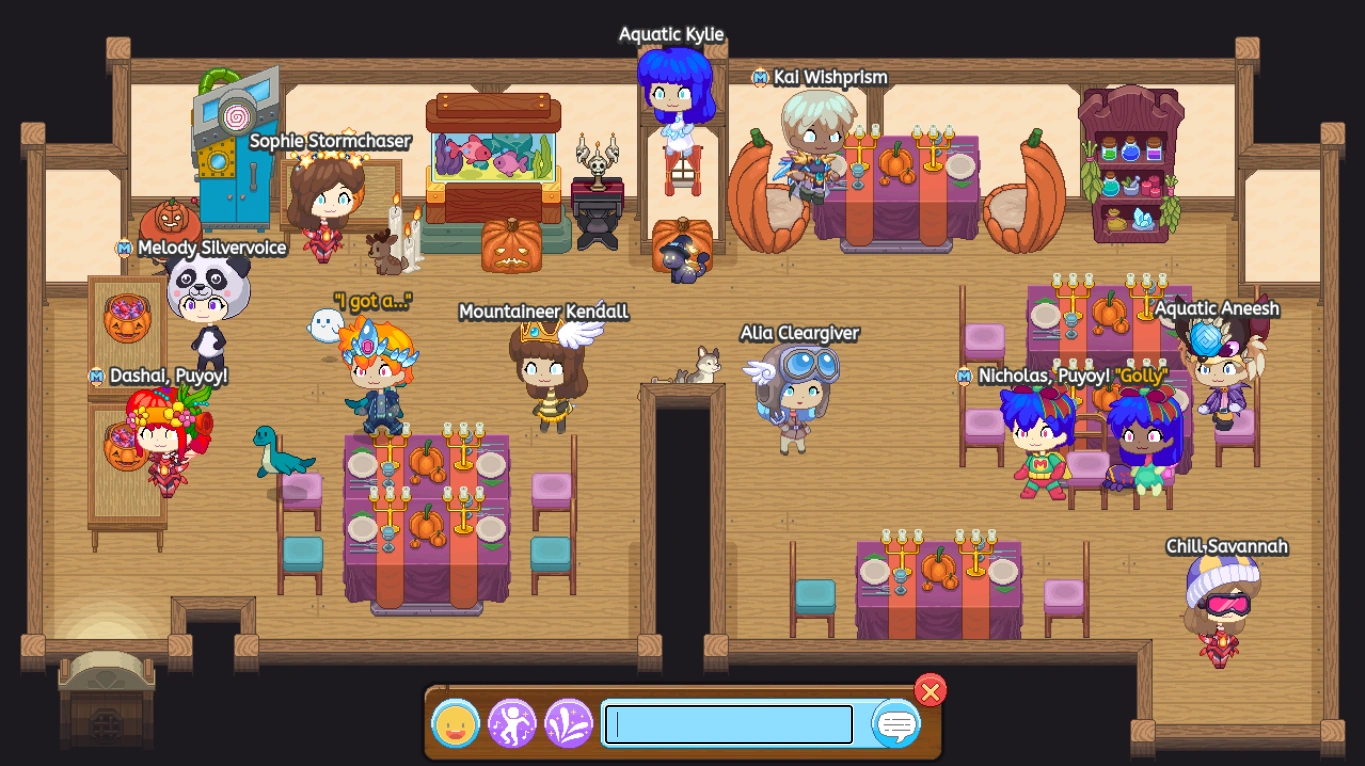Click the member badge beside Nicholas, Puyoy!
1365x766 pixels.
(963, 377)
